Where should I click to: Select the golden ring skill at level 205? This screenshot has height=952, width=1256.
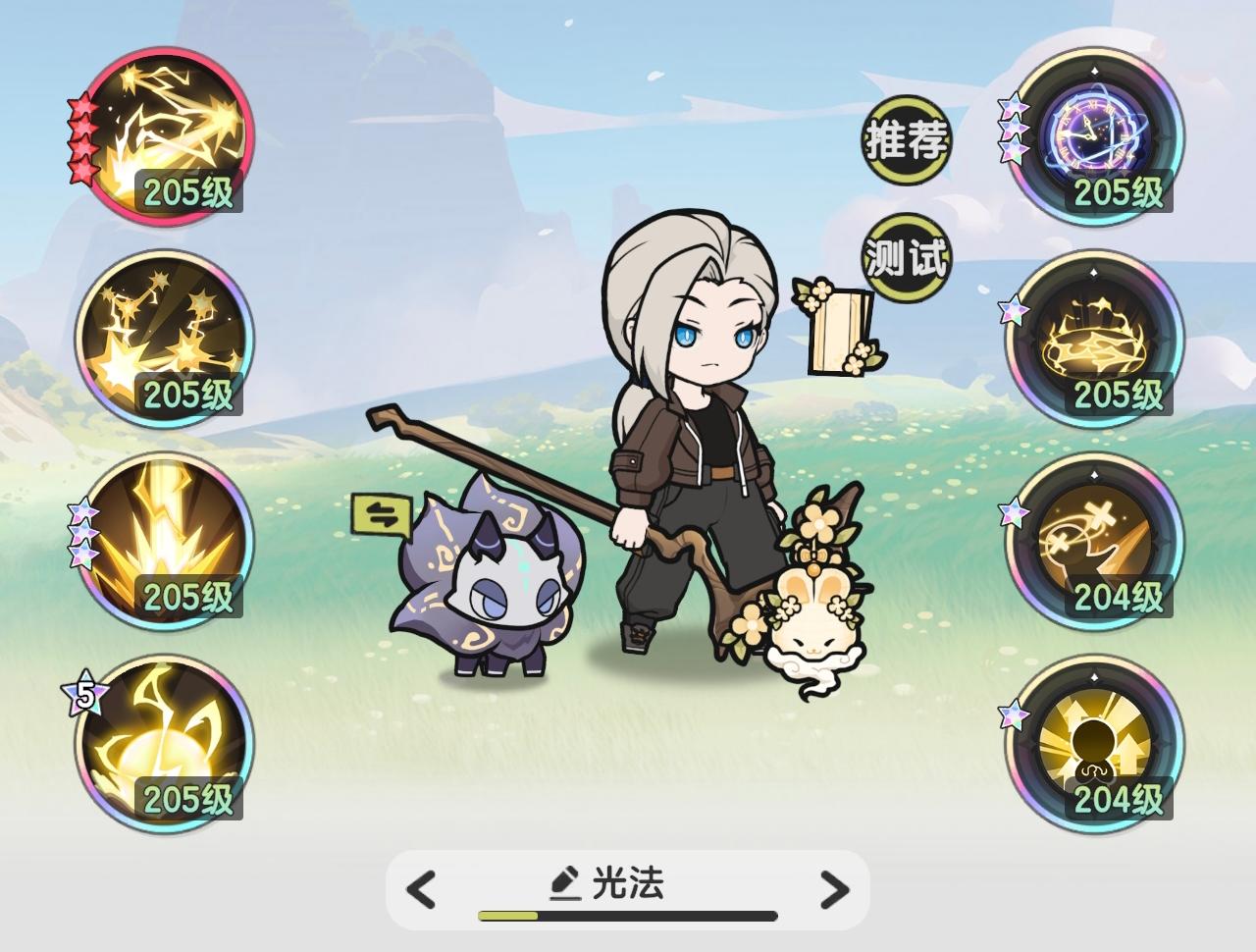[1094, 339]
